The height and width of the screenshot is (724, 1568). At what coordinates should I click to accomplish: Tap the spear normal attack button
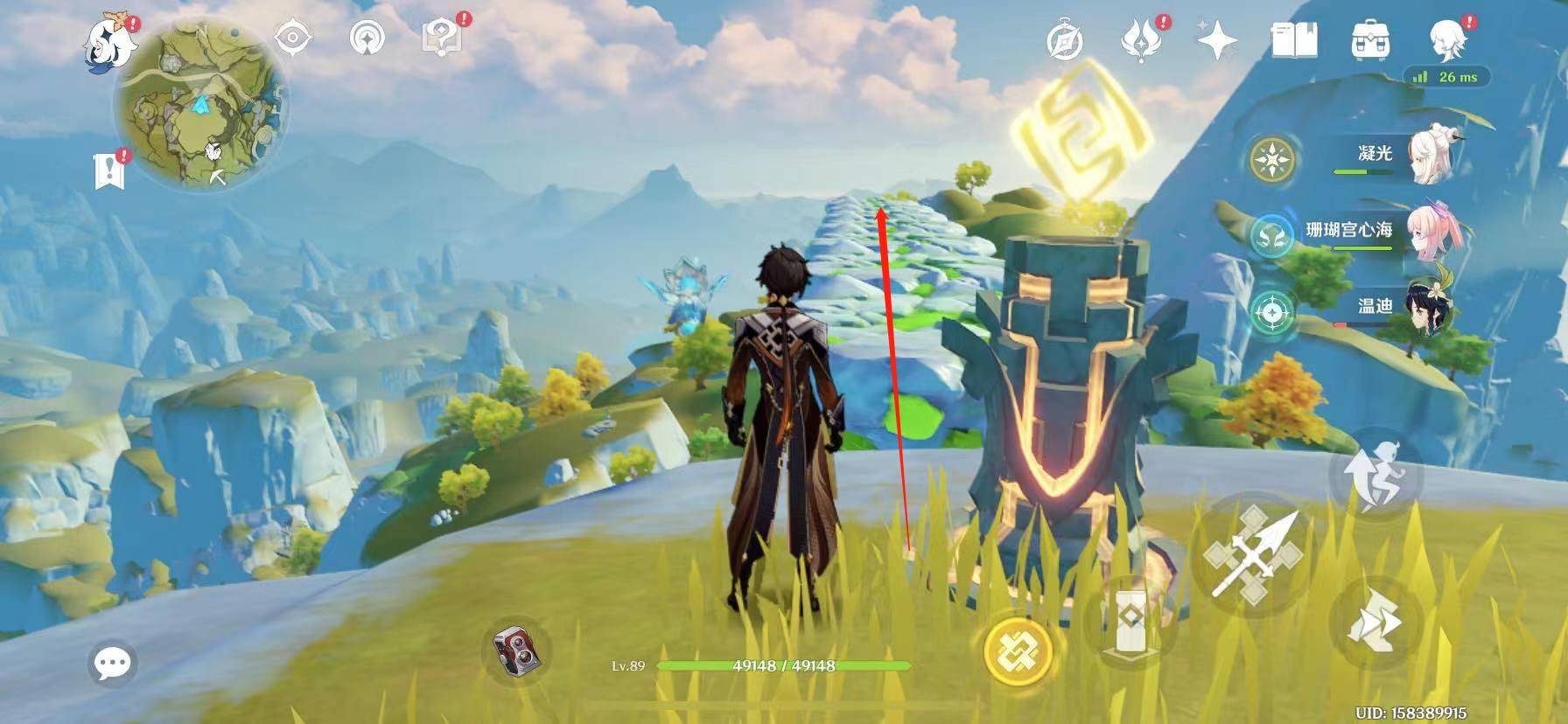point(1252,555)
